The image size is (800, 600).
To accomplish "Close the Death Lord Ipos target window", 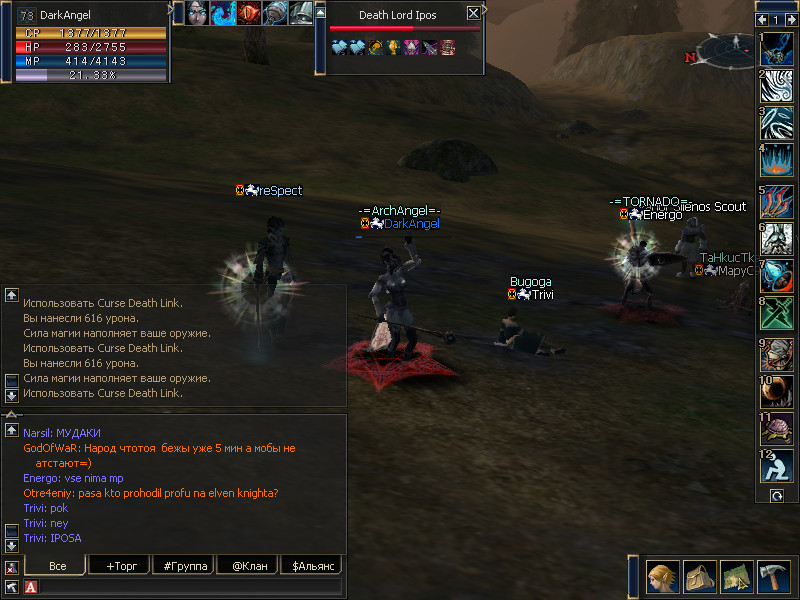I will coord(473,14).
